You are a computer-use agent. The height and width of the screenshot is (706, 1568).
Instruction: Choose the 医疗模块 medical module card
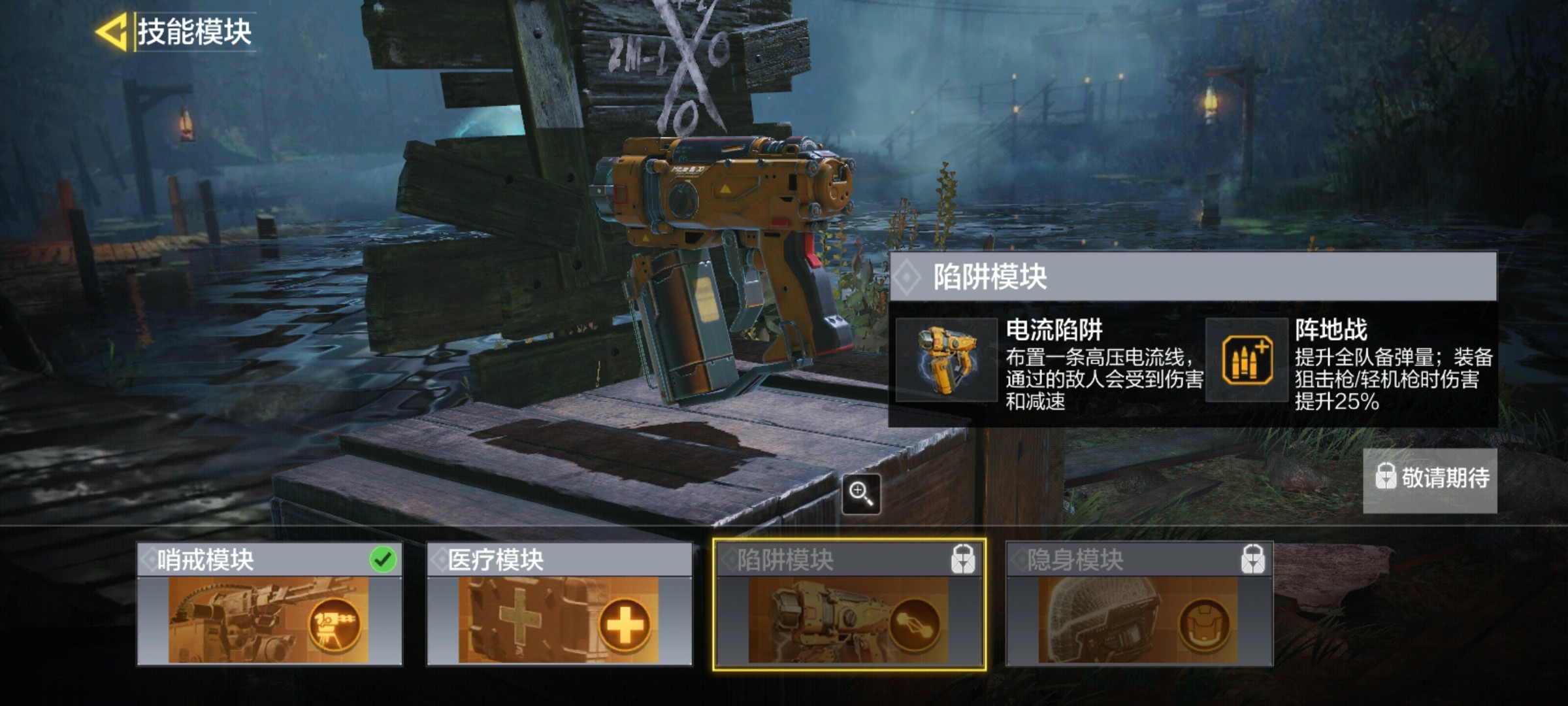[559, 604]
